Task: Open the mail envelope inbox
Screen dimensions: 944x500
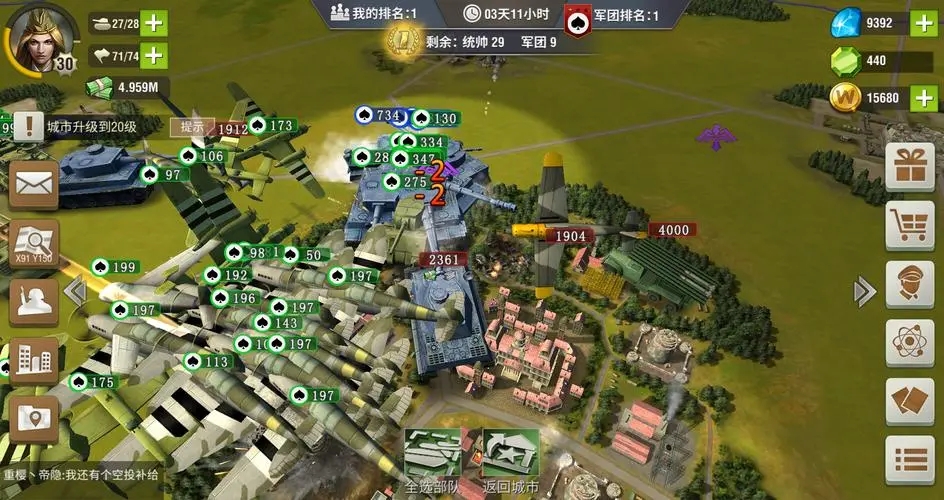Action: 33,184
